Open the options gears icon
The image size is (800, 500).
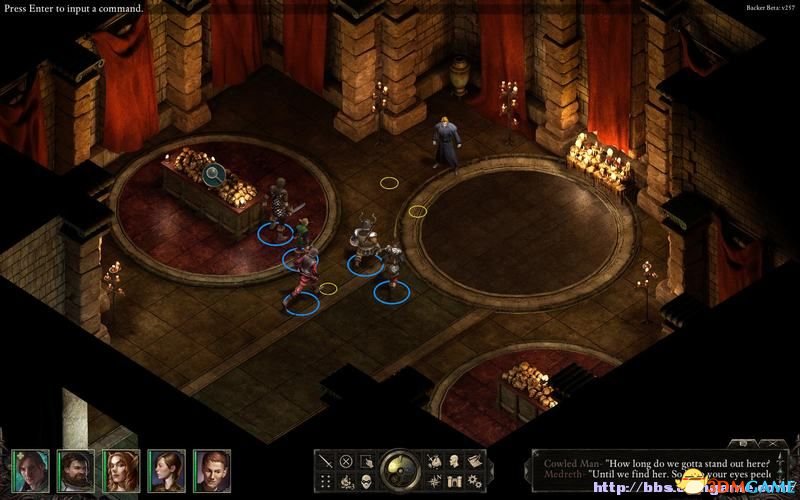point(474,481)
